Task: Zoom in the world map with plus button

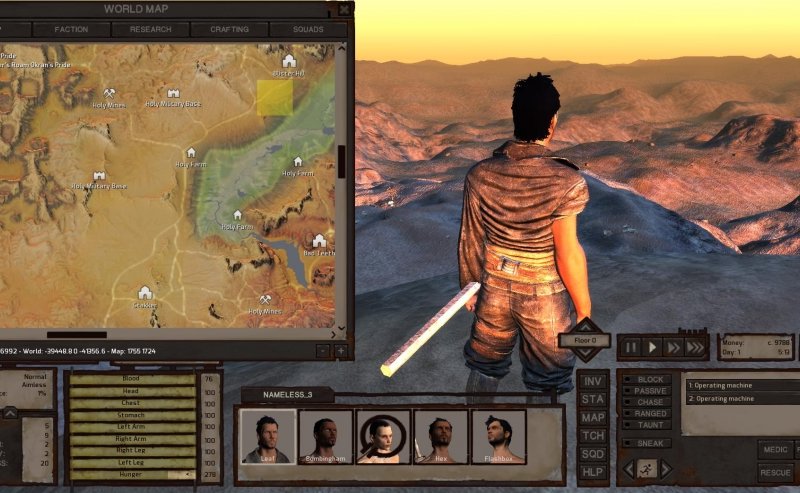Action: [340, 350]
